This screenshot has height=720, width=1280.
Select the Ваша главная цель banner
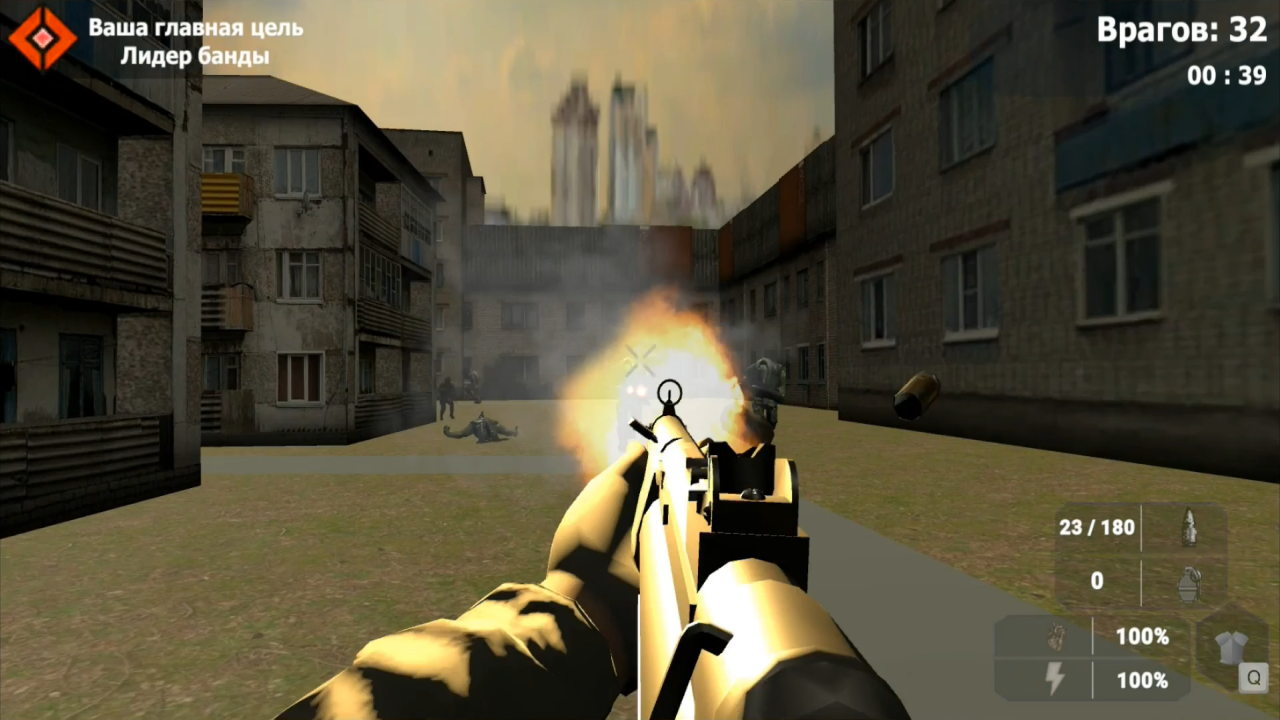[x=196, y=29]
